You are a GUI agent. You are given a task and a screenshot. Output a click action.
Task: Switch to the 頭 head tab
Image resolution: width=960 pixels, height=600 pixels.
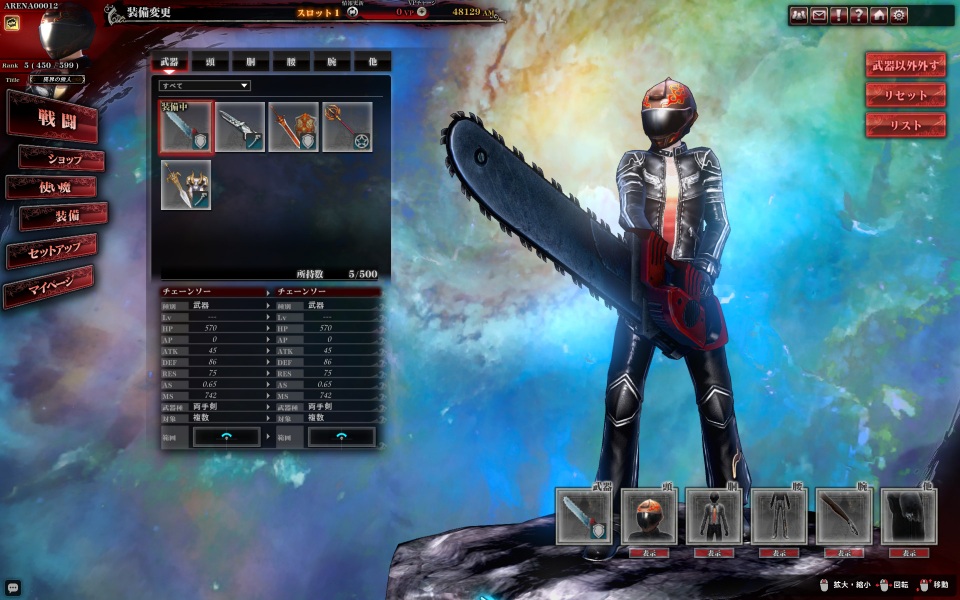[210, 61]
